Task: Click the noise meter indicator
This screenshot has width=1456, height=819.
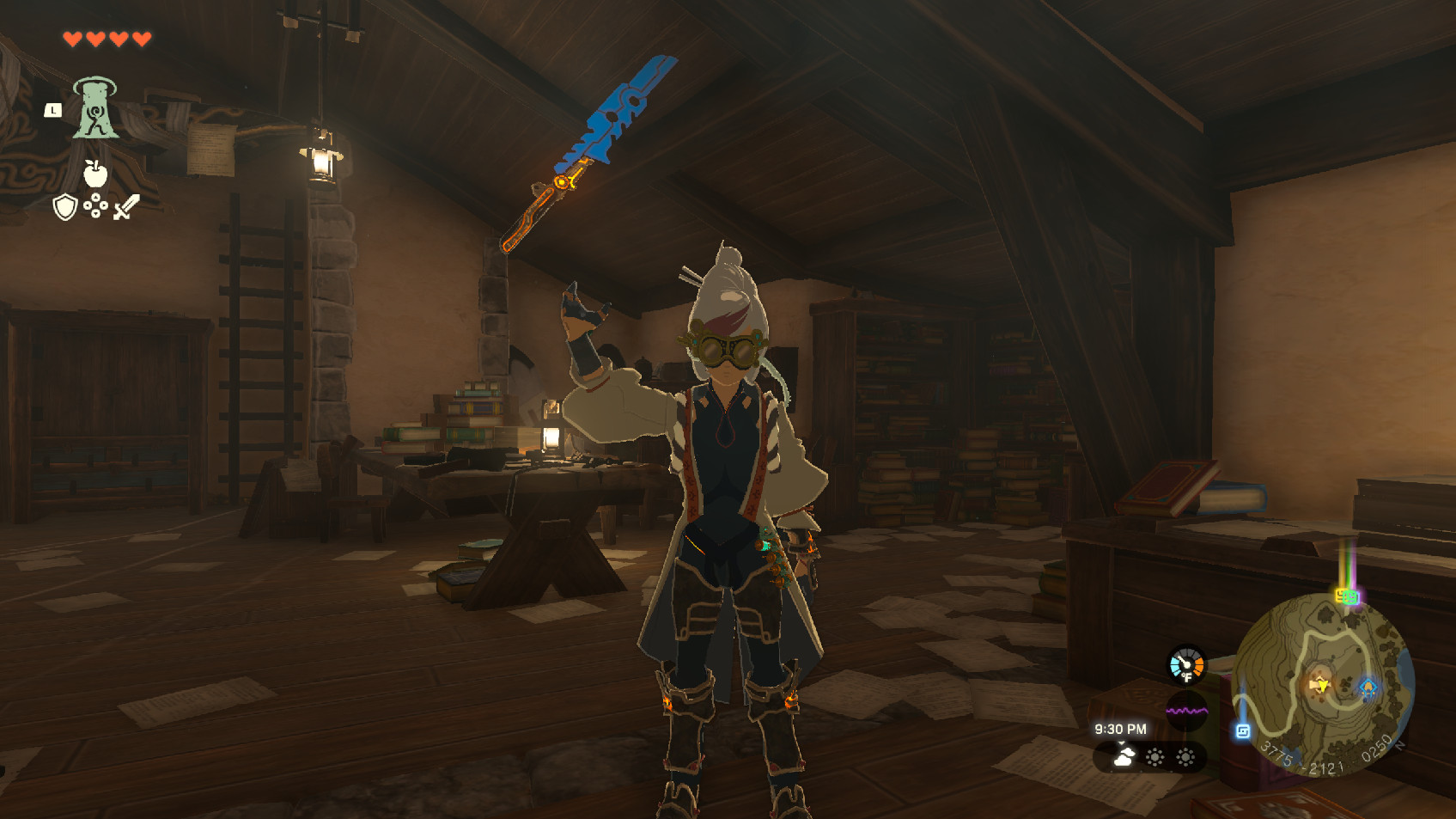Action: tap(1187, 710)
